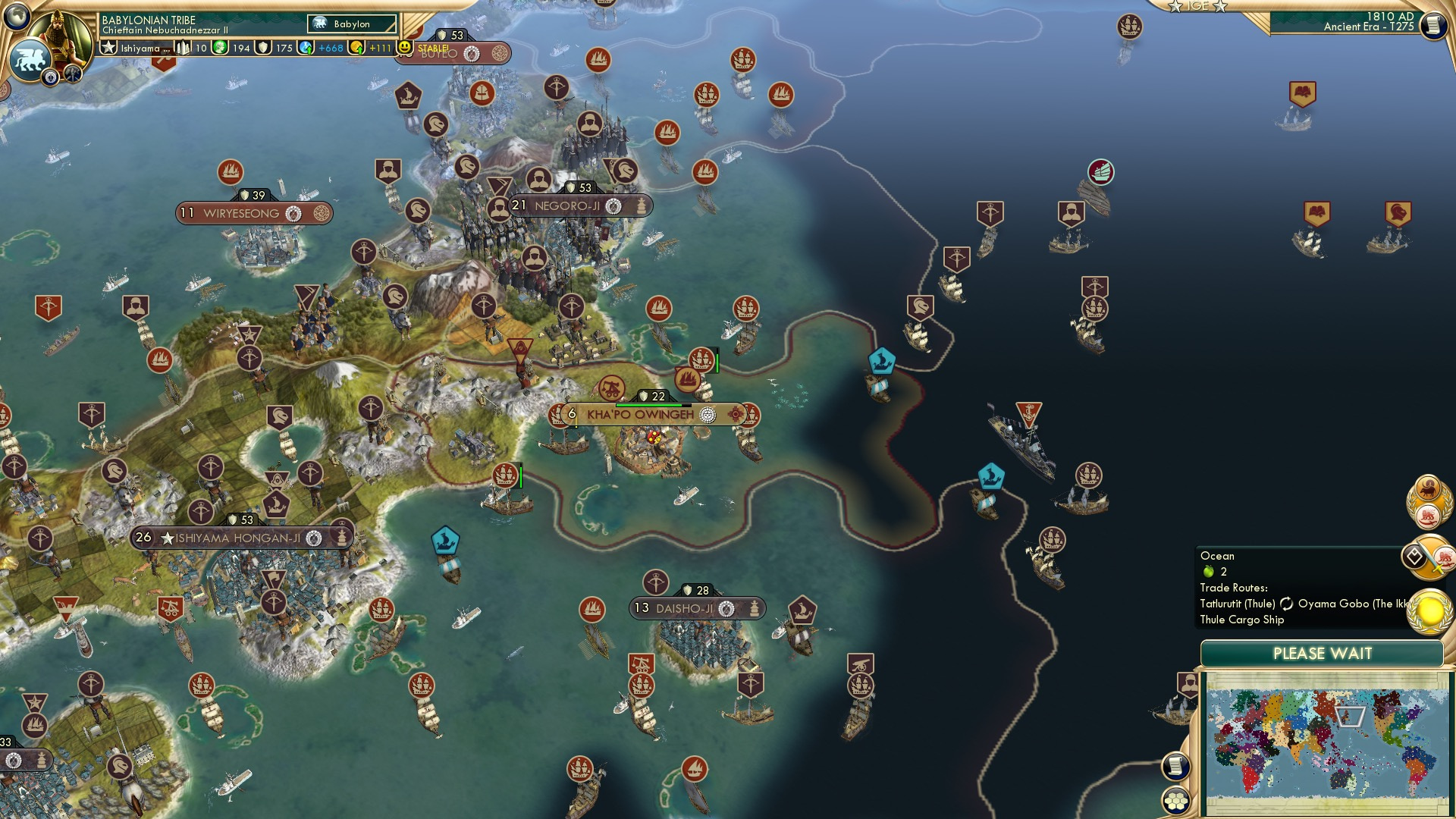Click the PLEASE WAIT button
Image resolution: width=1456 pixels, height=819 pixels.
[1323, 652]
